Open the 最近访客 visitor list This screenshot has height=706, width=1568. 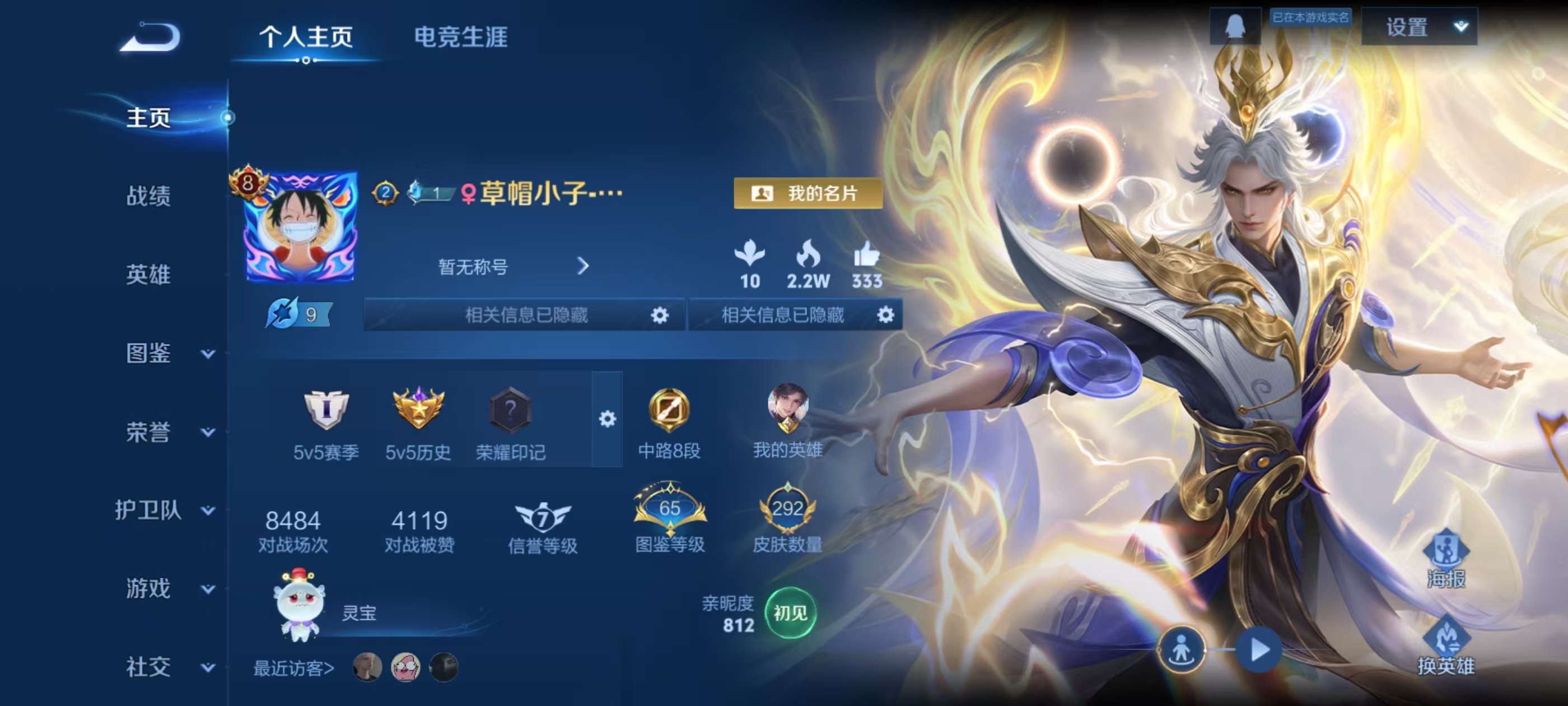click(x=293, y=668)
